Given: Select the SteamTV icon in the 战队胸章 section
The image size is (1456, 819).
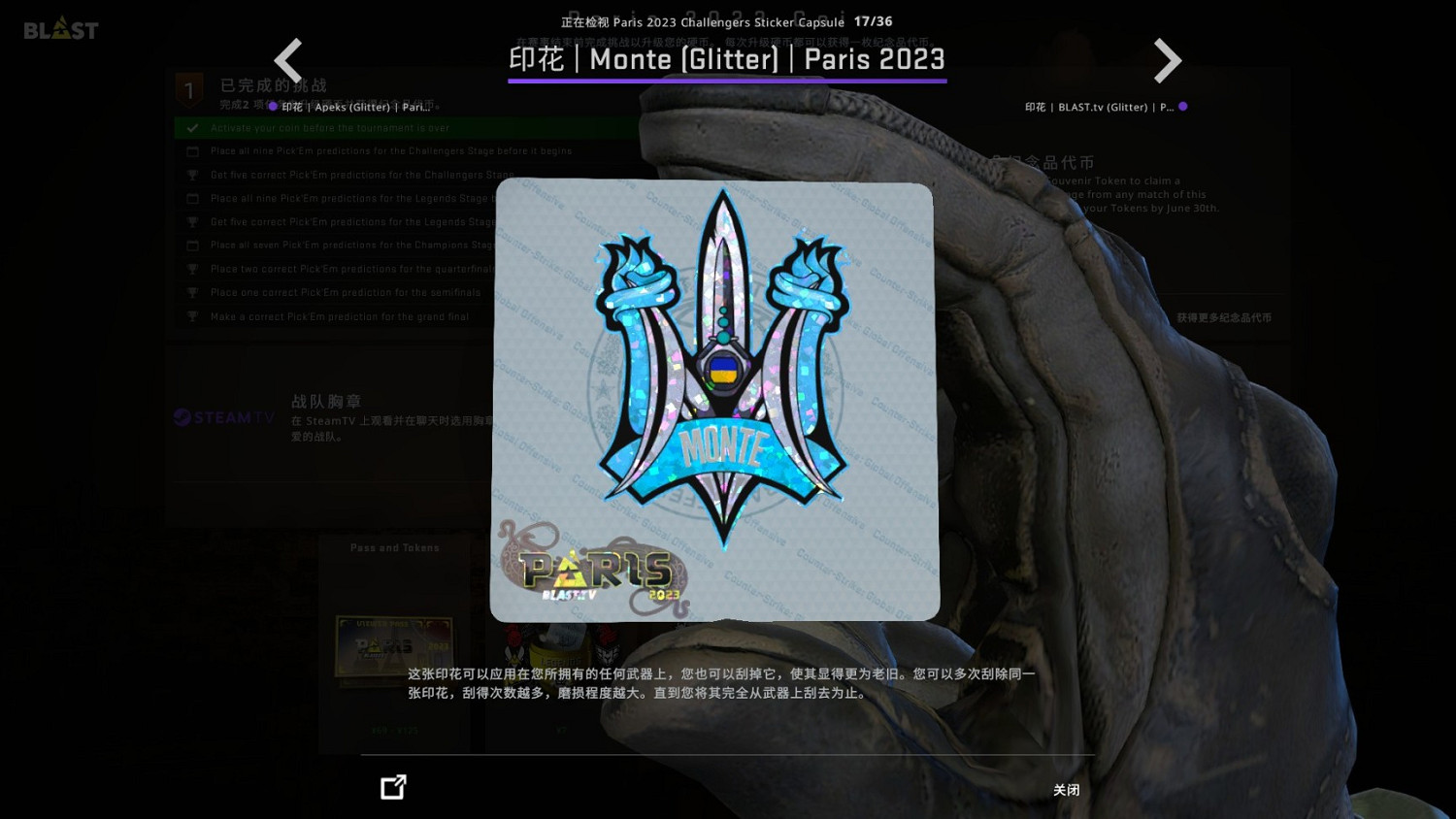Looking at the screenshot, I should pos(223,417).
